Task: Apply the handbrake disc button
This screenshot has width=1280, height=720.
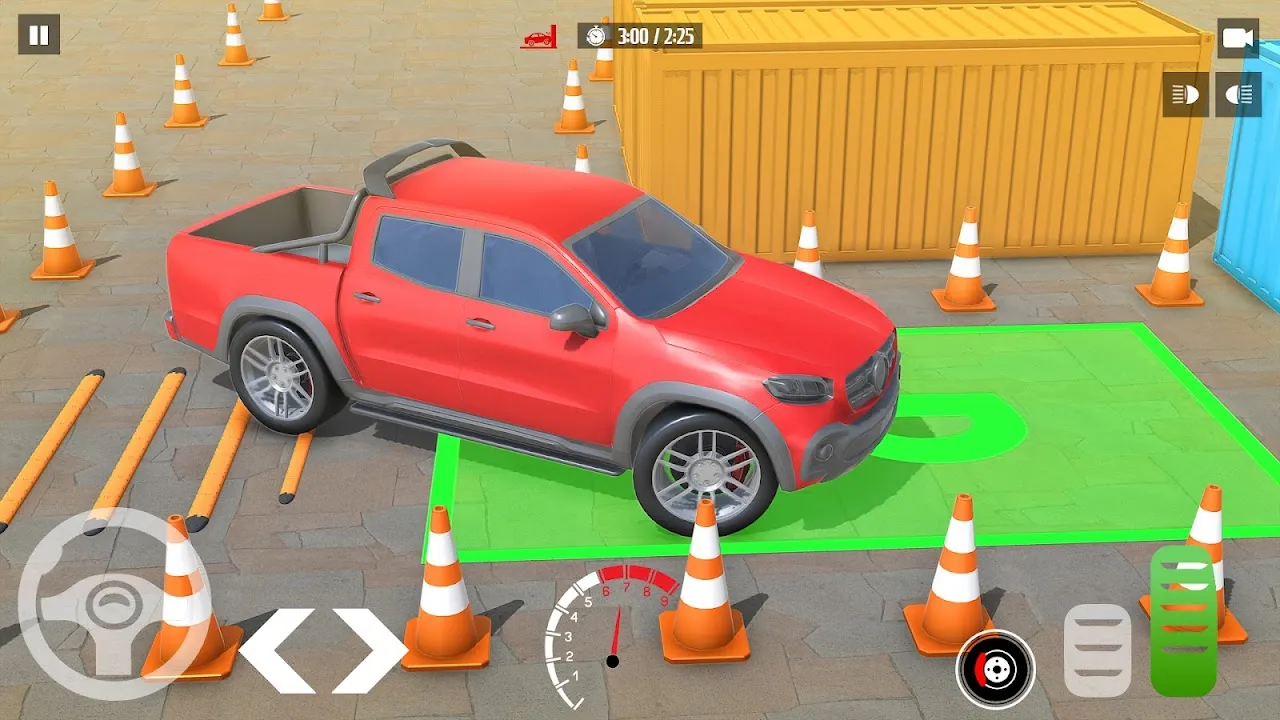Action: click(x=995, y=668)
